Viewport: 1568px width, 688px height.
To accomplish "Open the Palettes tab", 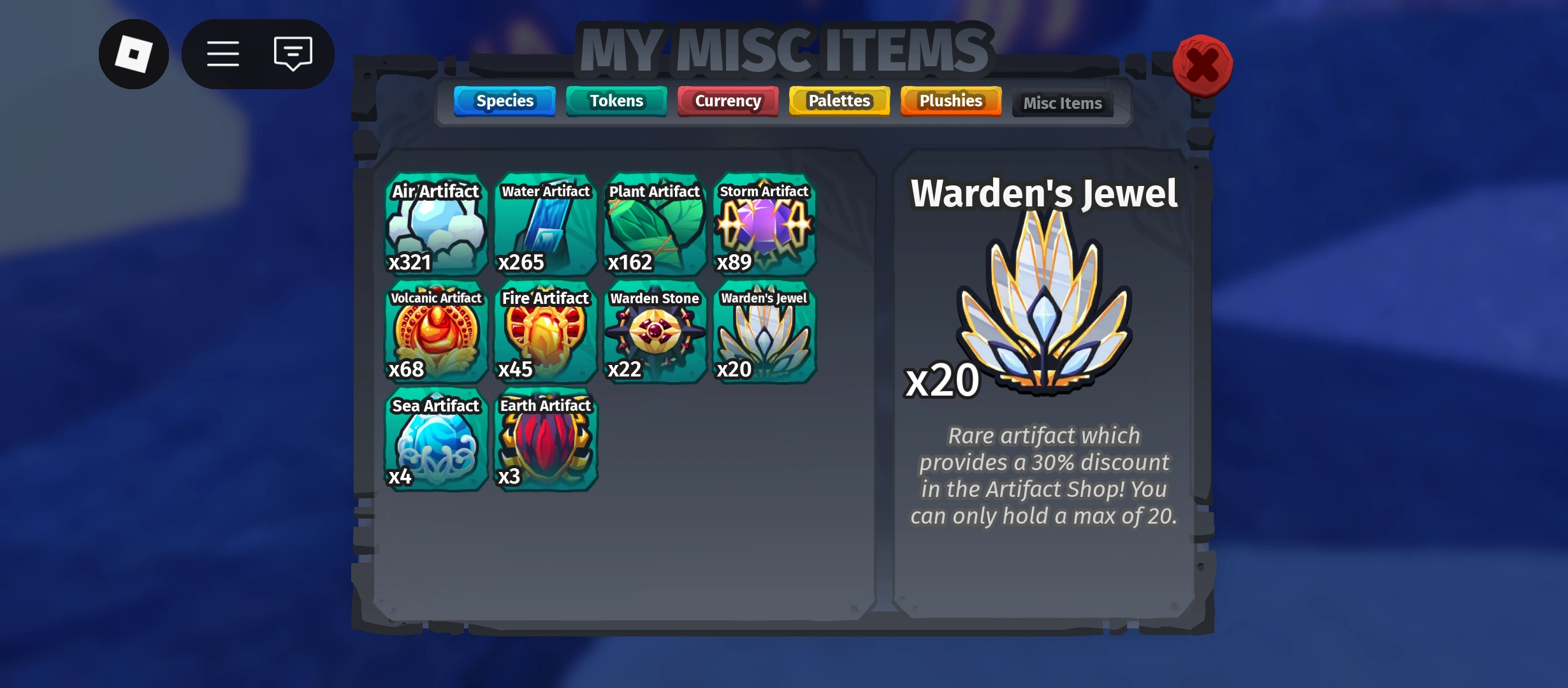I will pyautogui.click(x=838, y=101).
